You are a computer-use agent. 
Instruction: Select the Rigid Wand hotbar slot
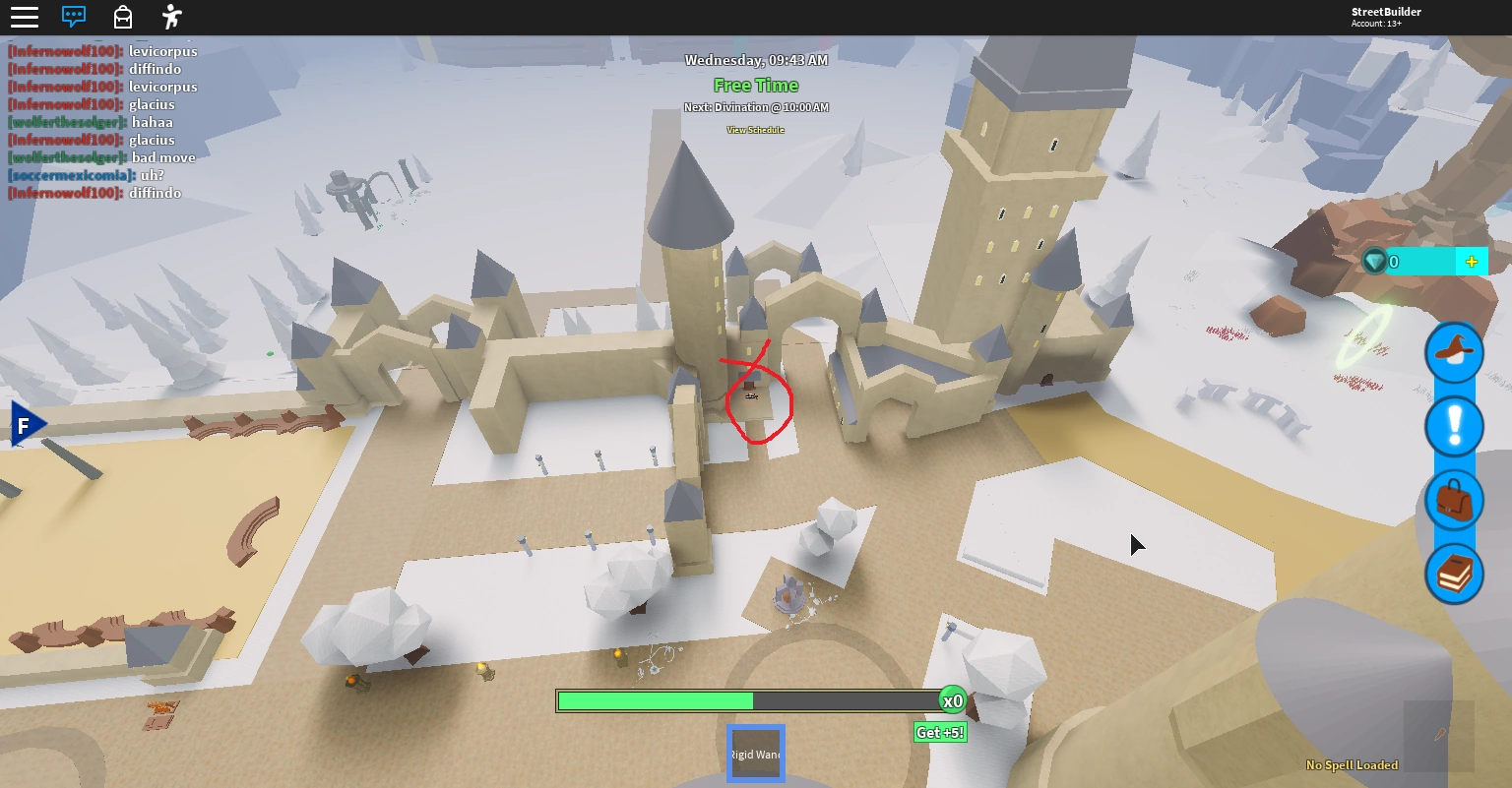pos(755,753)
